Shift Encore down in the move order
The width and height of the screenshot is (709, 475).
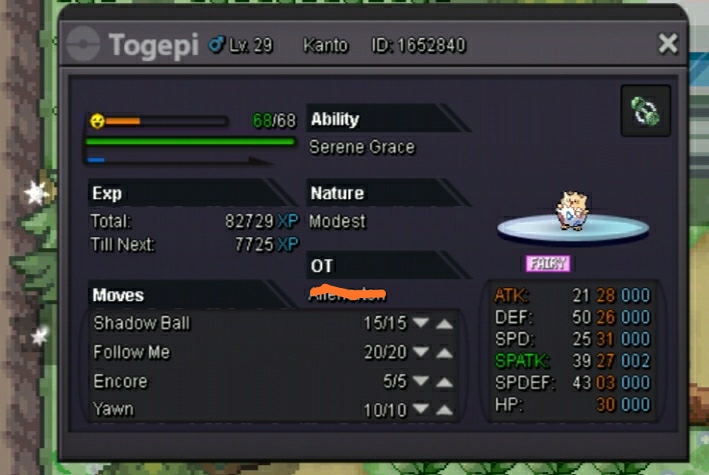click(421, 381)
